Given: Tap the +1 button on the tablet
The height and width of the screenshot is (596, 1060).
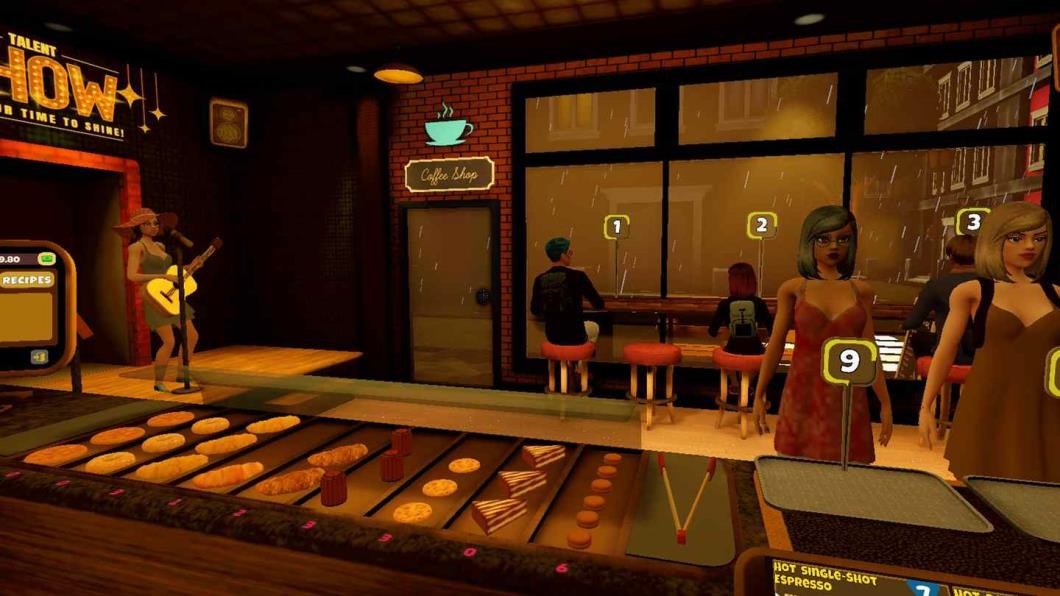Looking at the screenshot, I should tap(39, 357).
